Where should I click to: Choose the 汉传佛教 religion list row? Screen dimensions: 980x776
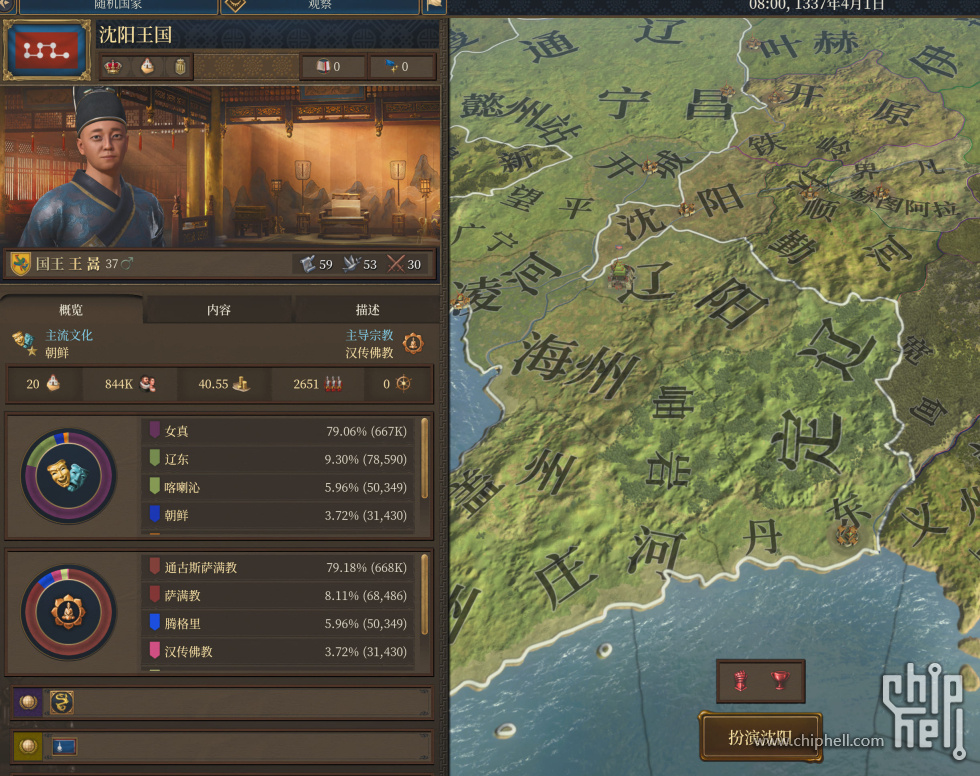(x=284, y=651)
